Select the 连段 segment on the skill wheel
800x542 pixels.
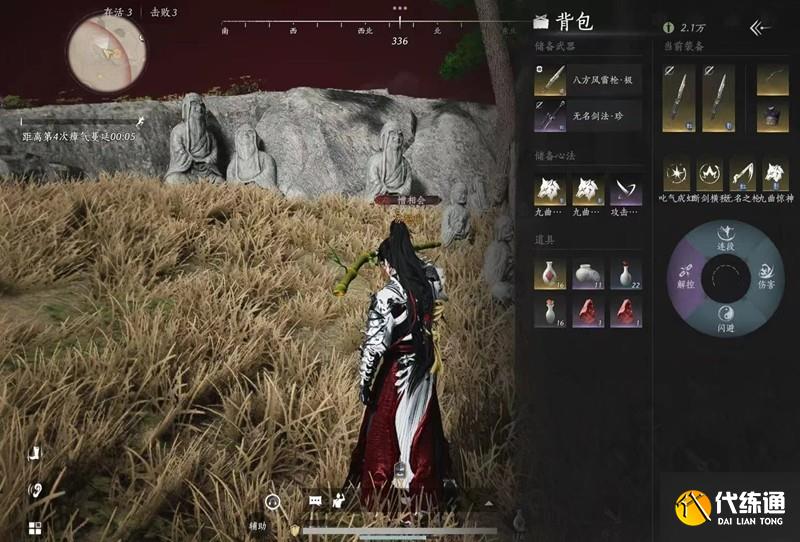(727, 240)
